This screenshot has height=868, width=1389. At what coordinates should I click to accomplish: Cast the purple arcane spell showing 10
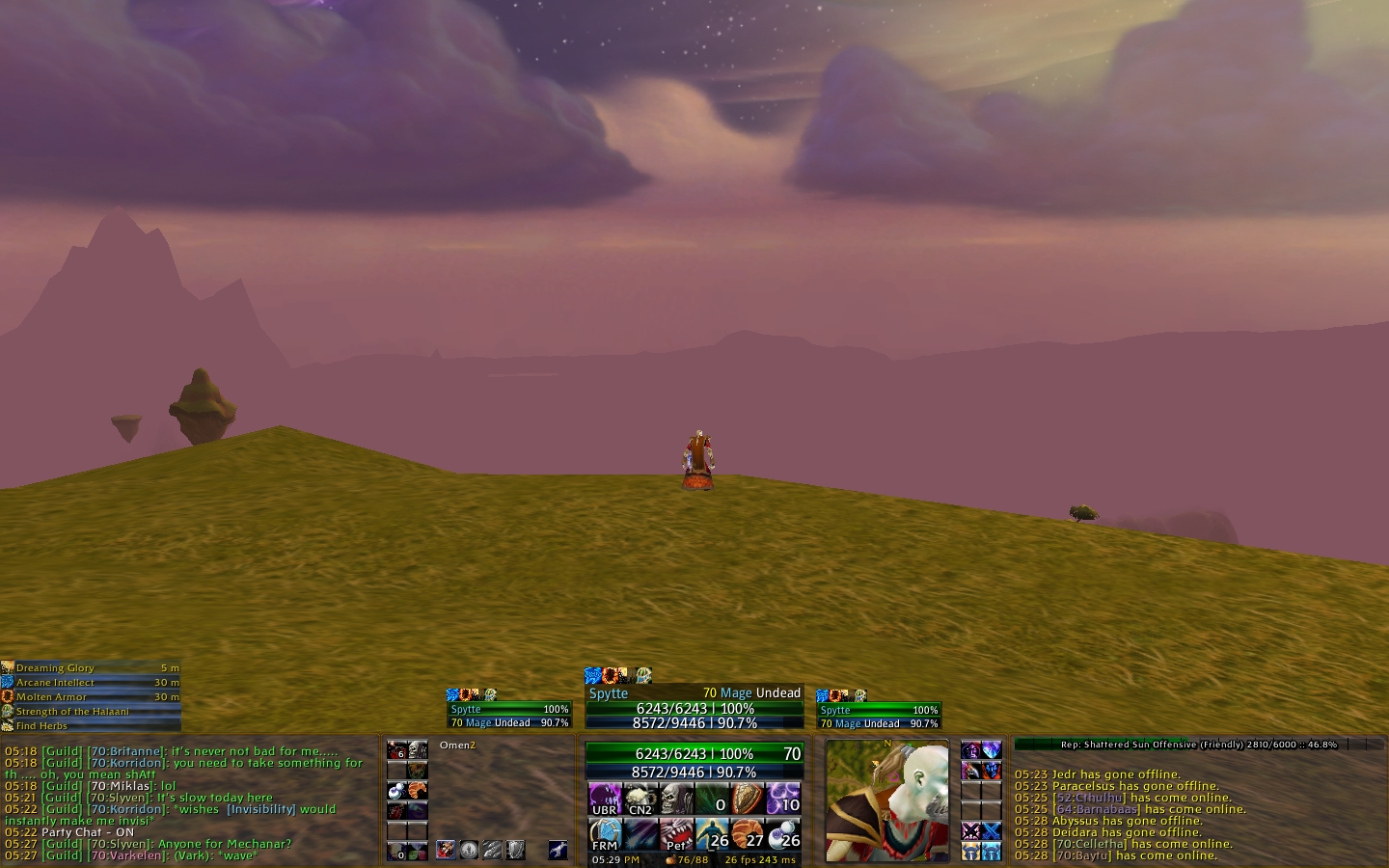(x=784, y=799)
